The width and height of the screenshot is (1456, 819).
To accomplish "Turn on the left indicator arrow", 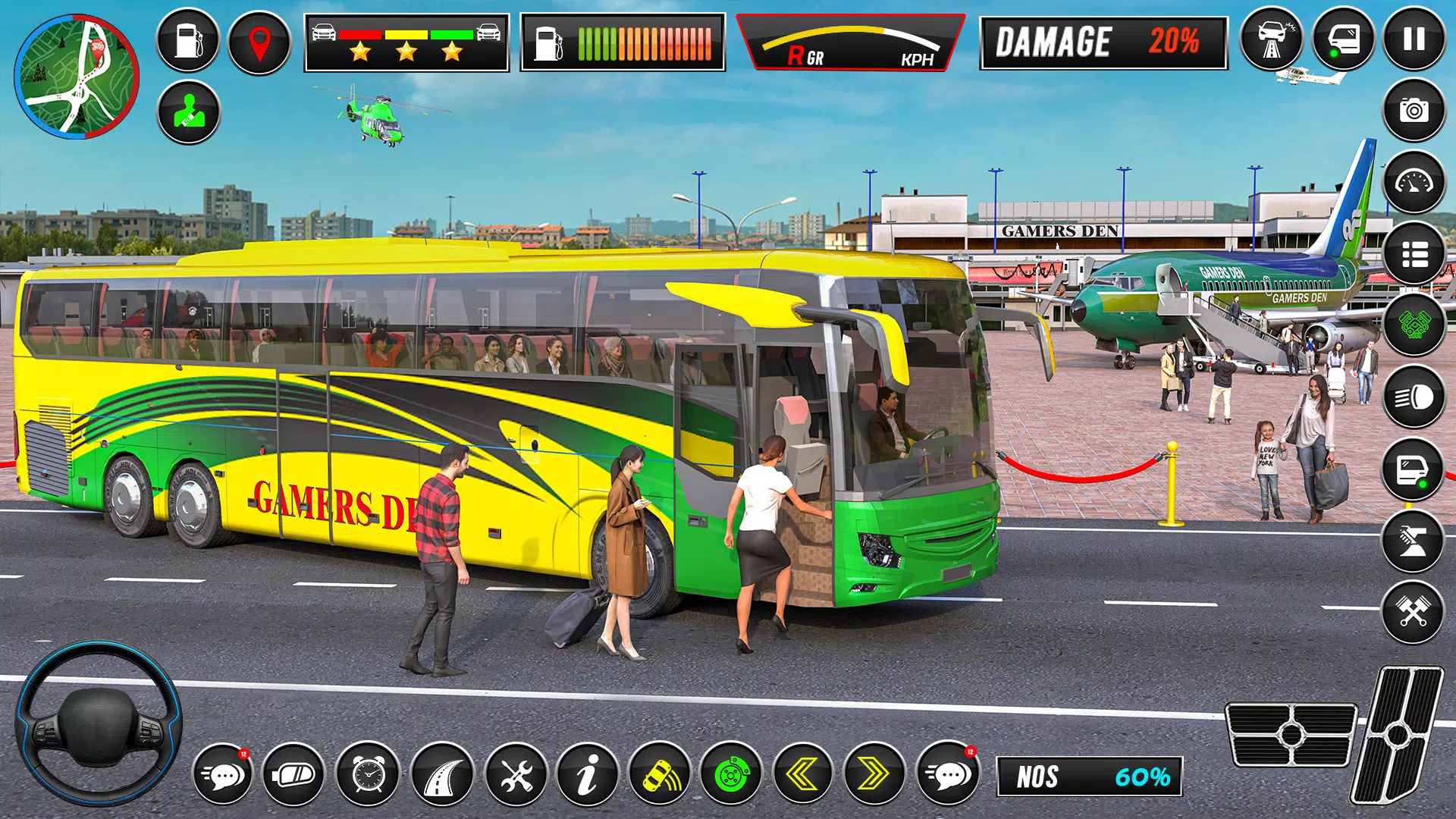I will pyautogui.click(x=803, y=774).
